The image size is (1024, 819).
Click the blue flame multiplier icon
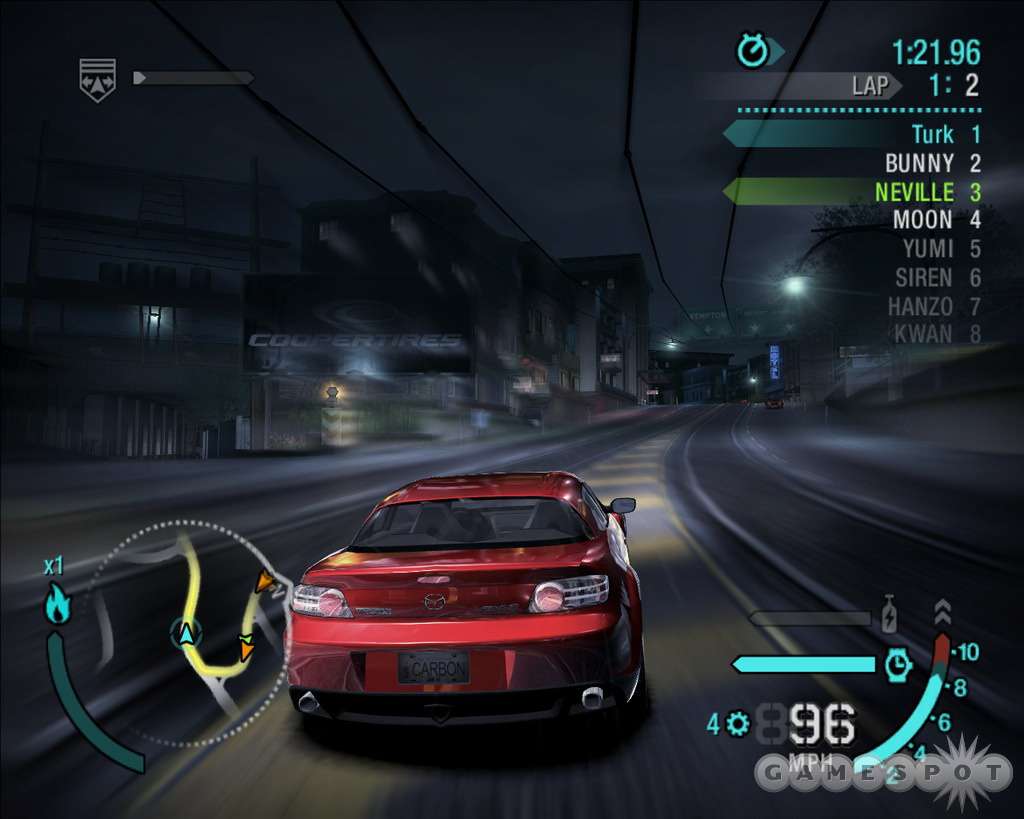pos(57,606)
